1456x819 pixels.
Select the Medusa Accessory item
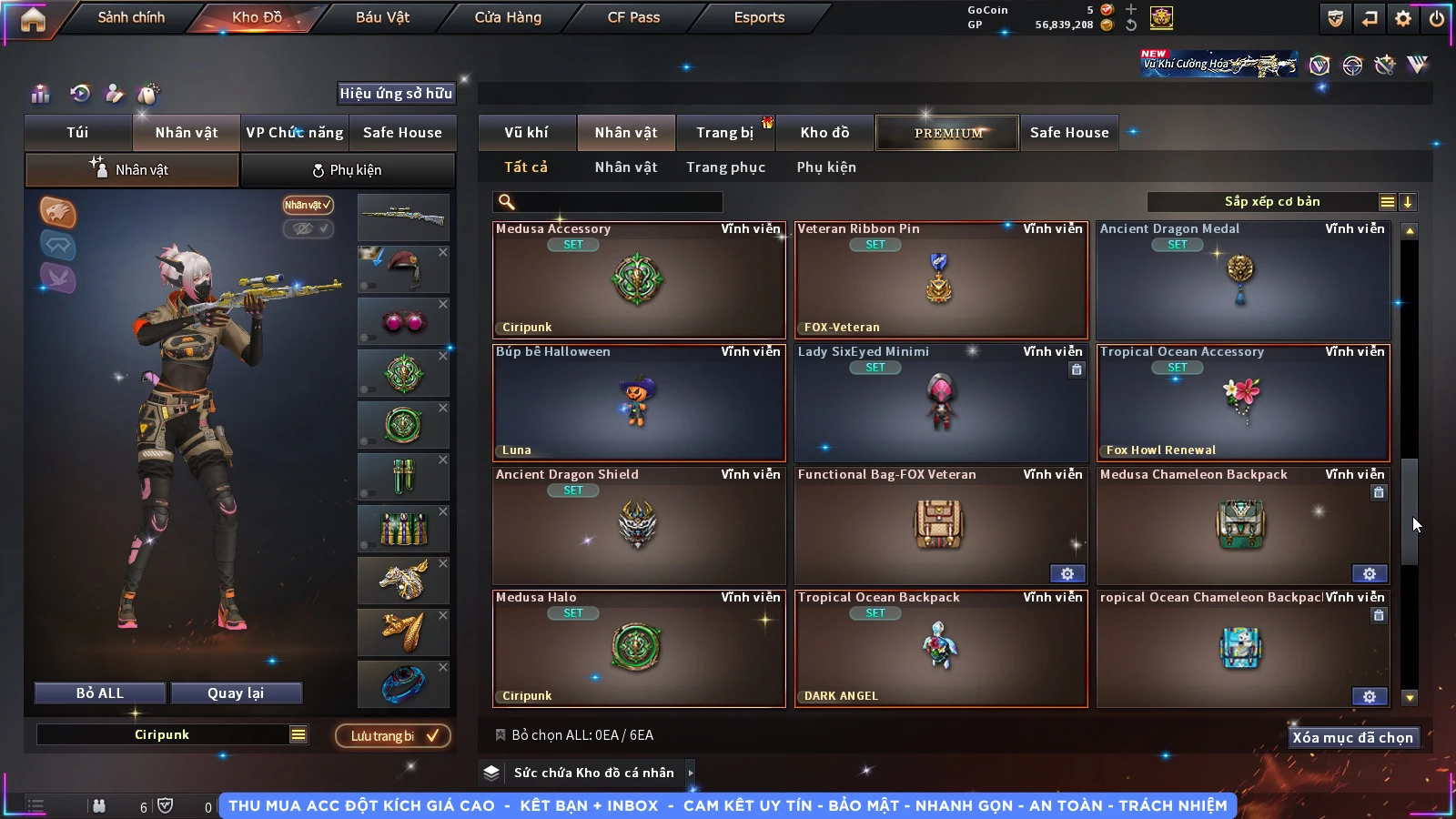tap(639, 280)
